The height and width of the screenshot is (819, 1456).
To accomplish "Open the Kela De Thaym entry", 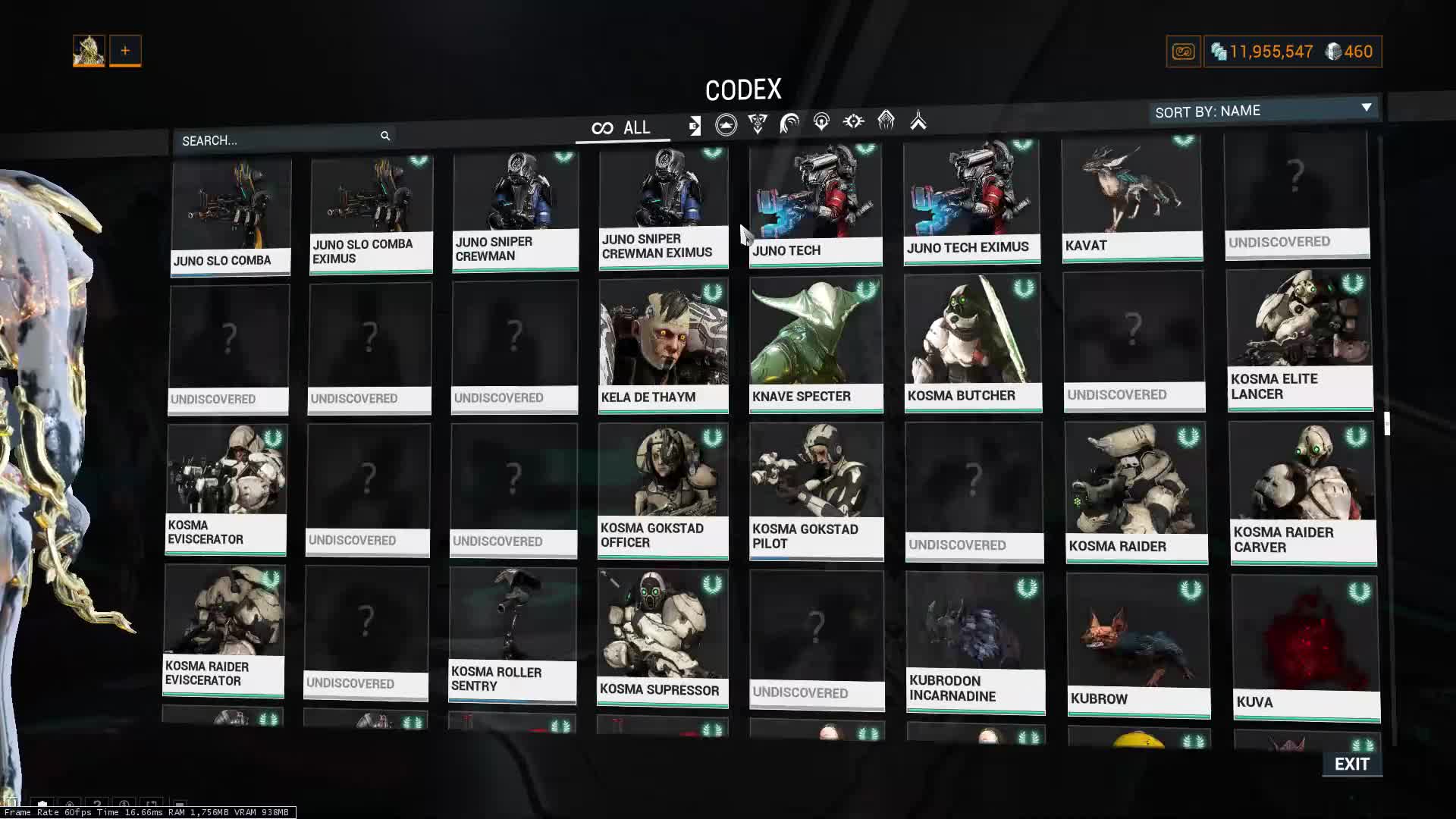I will 664,345.
